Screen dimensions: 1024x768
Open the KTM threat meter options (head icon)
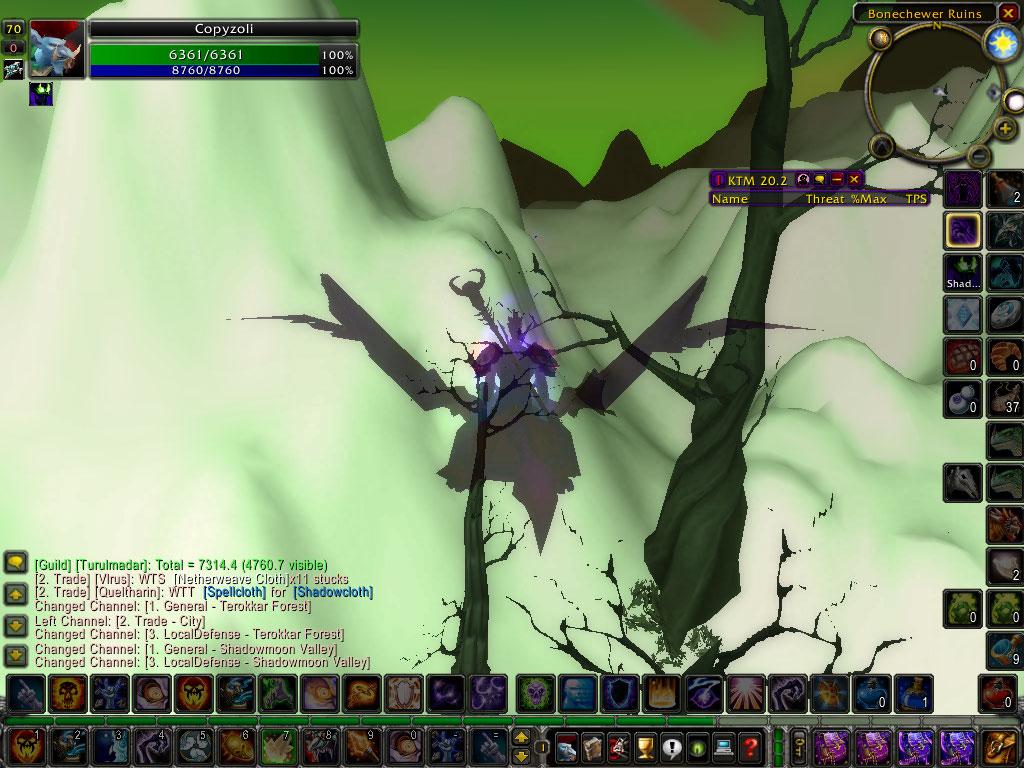pos(802,180)
